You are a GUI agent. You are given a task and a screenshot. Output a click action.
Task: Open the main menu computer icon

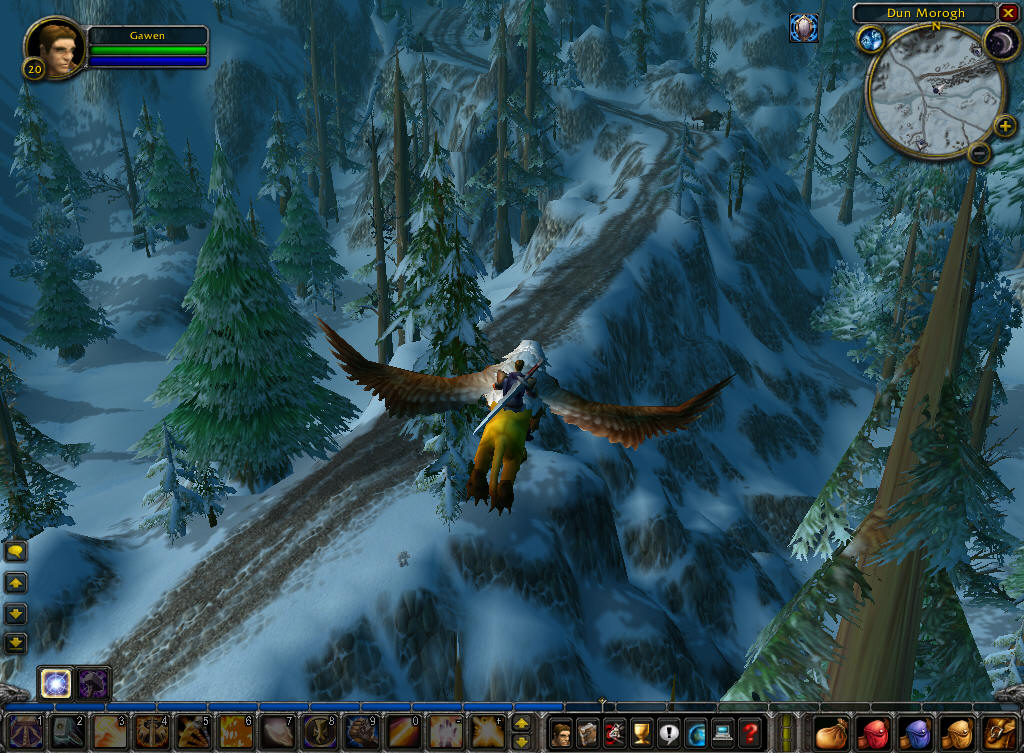point(721,732)
